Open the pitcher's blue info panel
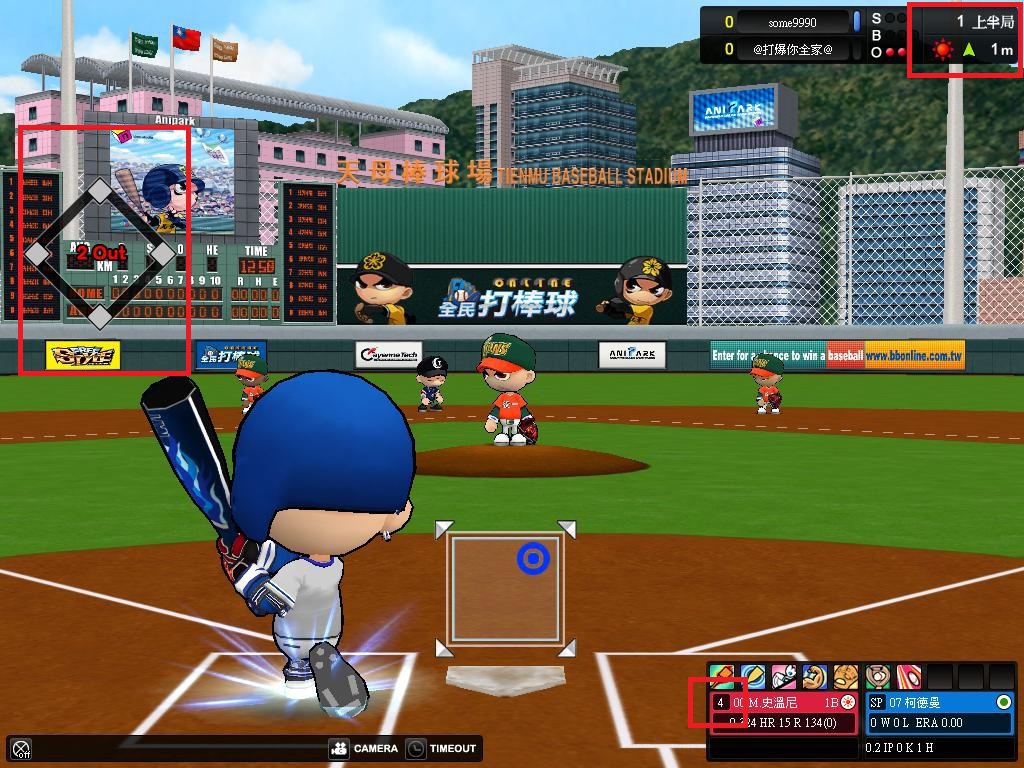Screen dimensions: 1024x768 (938, 712)
